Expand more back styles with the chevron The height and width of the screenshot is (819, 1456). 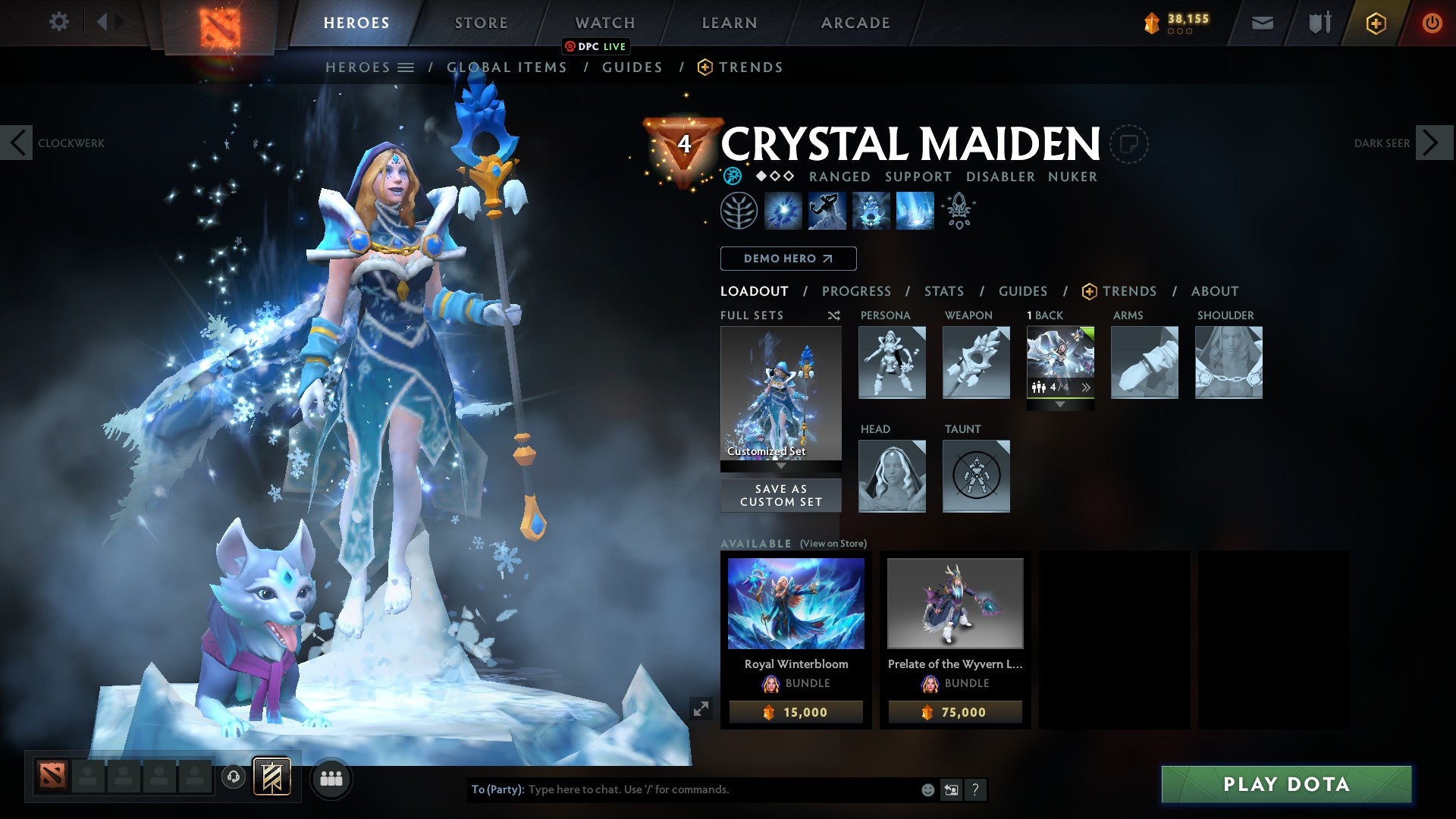coord(1087,387)
